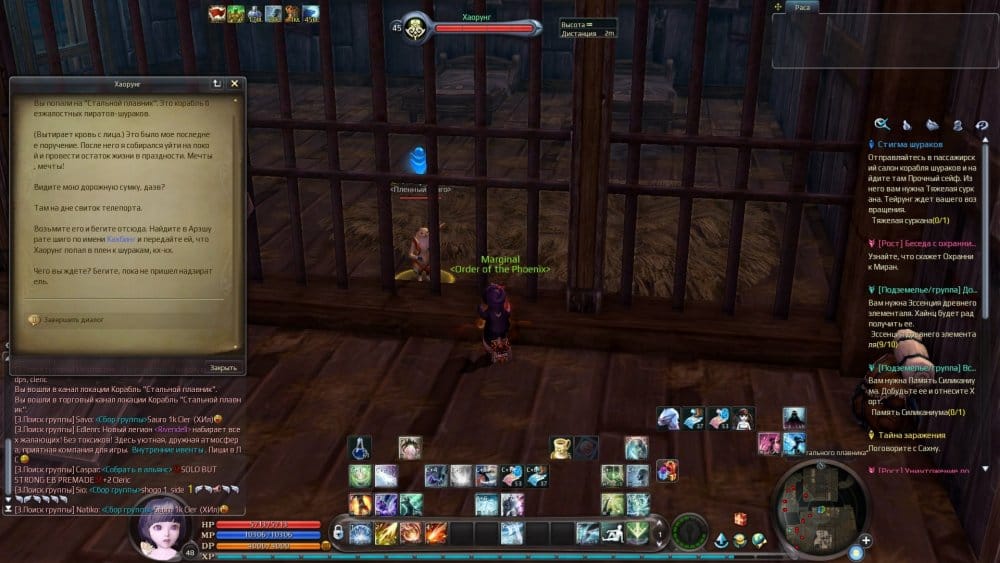Activate the green downward arrow skill
The image size is (1000, 563).
coord(637,533)
